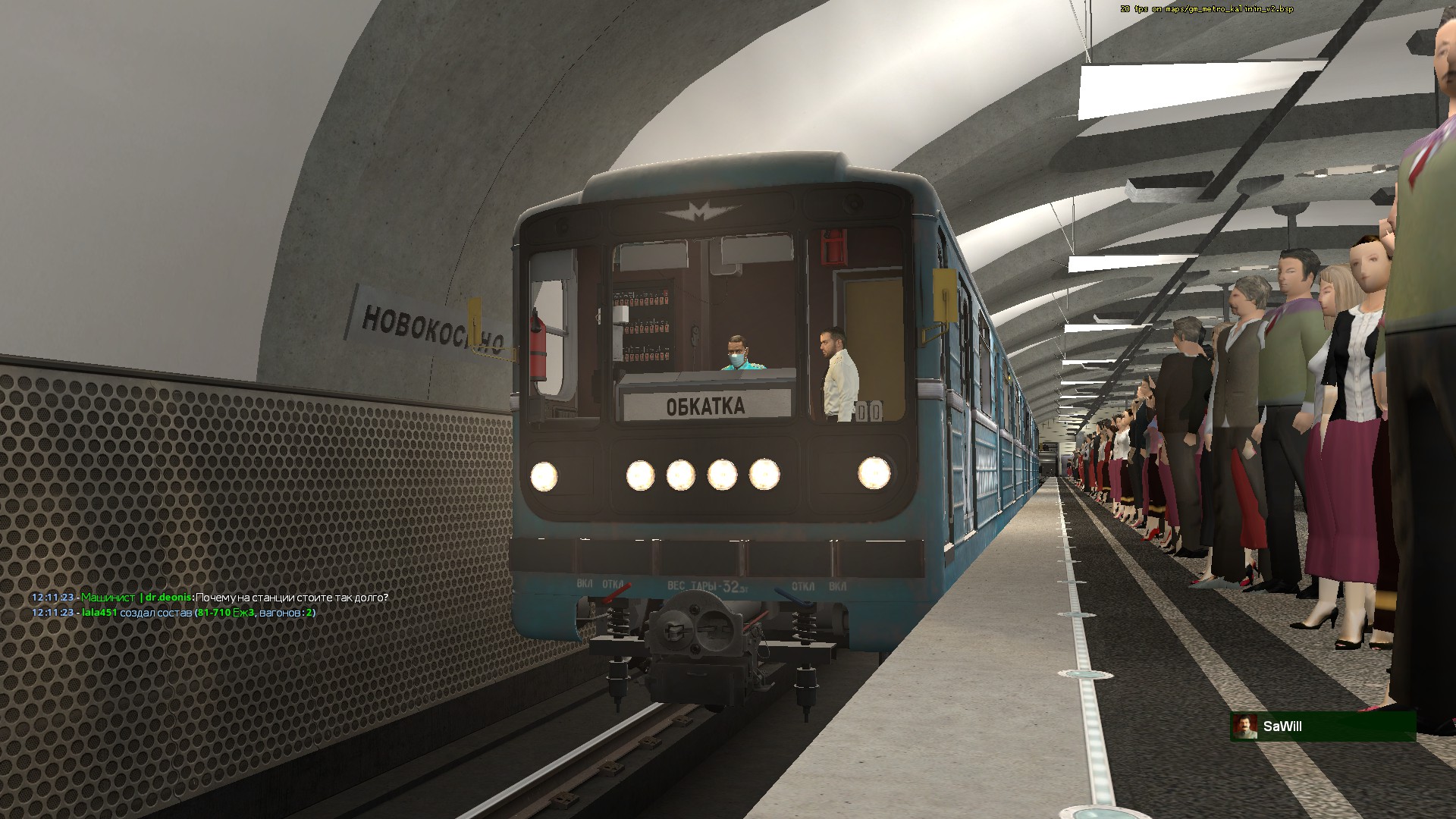The image size is (1456, 819).
Task: Flip the blue ОТКЛ/ВКЛ lever under the right buffer
Action: tap(793, 596)
